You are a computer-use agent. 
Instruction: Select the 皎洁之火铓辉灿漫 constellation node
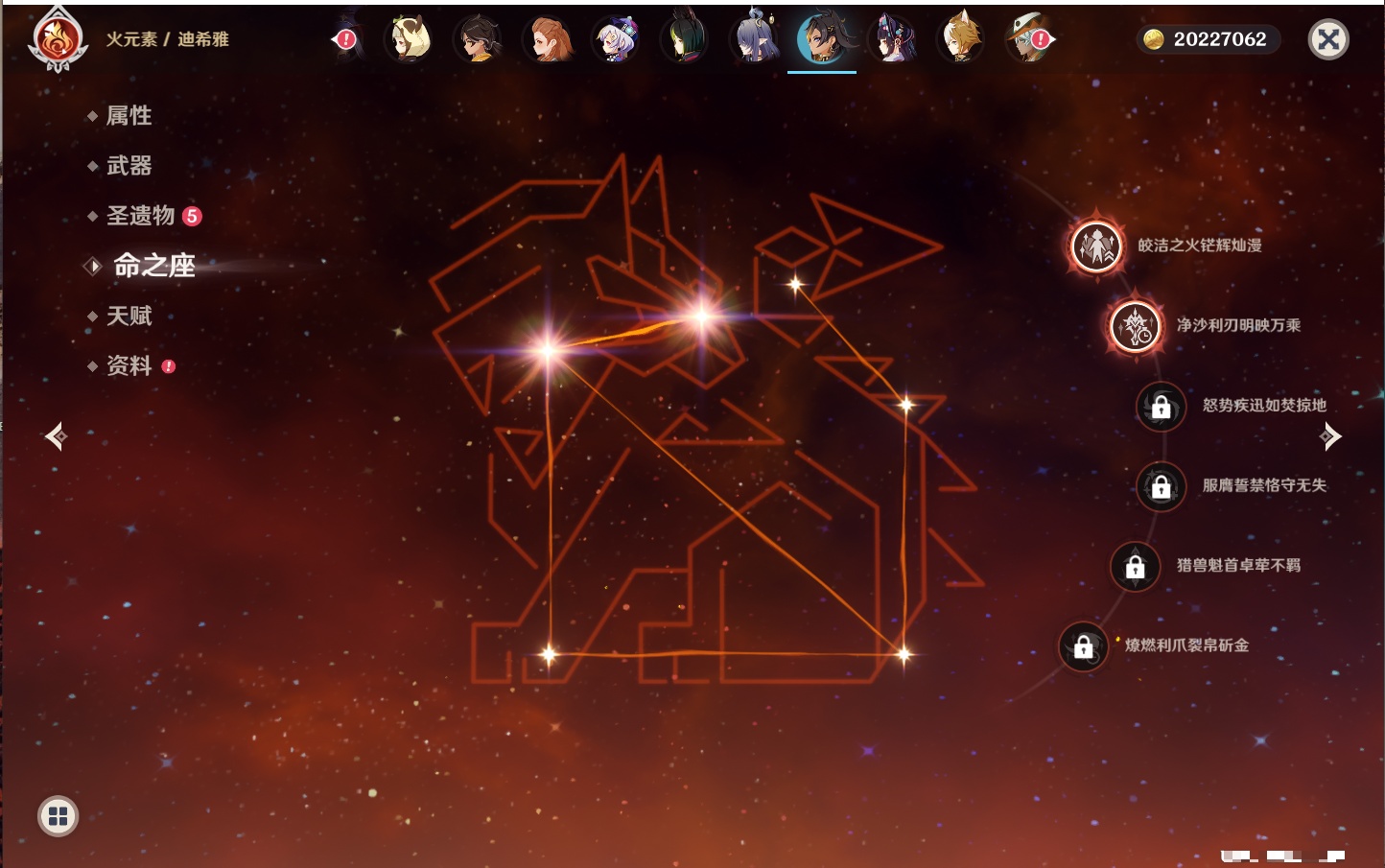coord(1096,246)
